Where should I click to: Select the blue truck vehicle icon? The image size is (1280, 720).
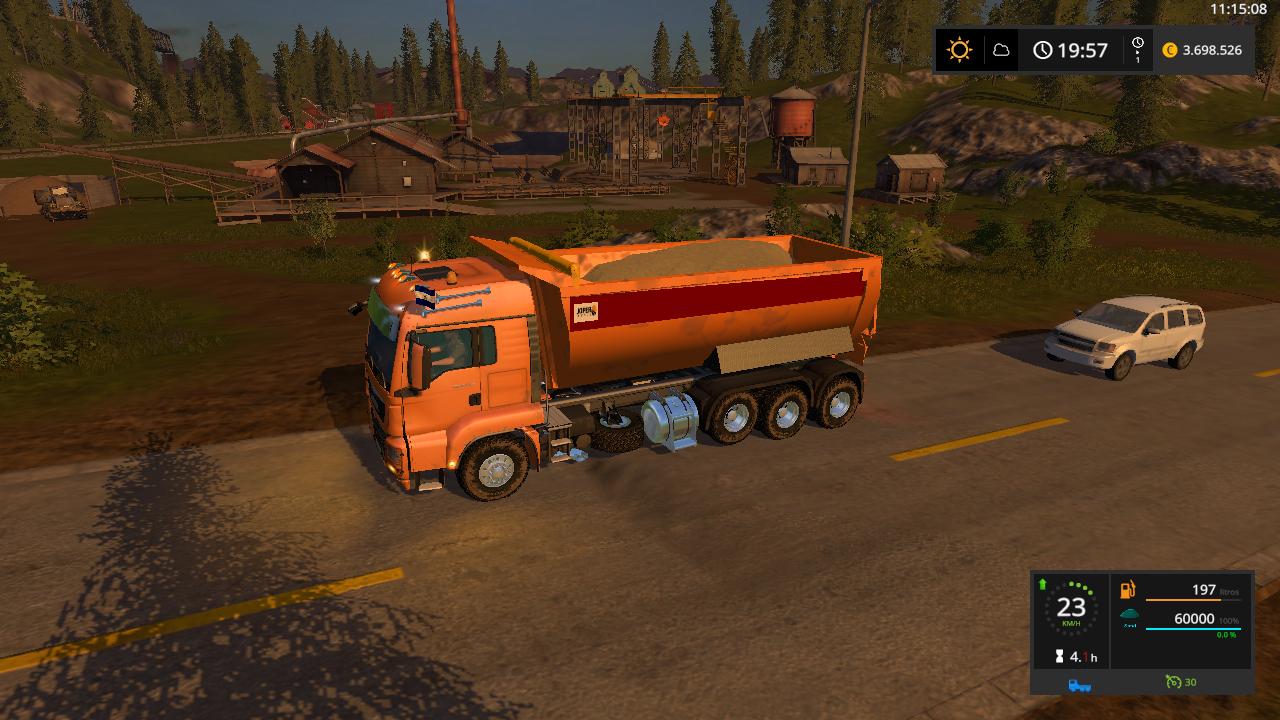tap(1079, 684)
